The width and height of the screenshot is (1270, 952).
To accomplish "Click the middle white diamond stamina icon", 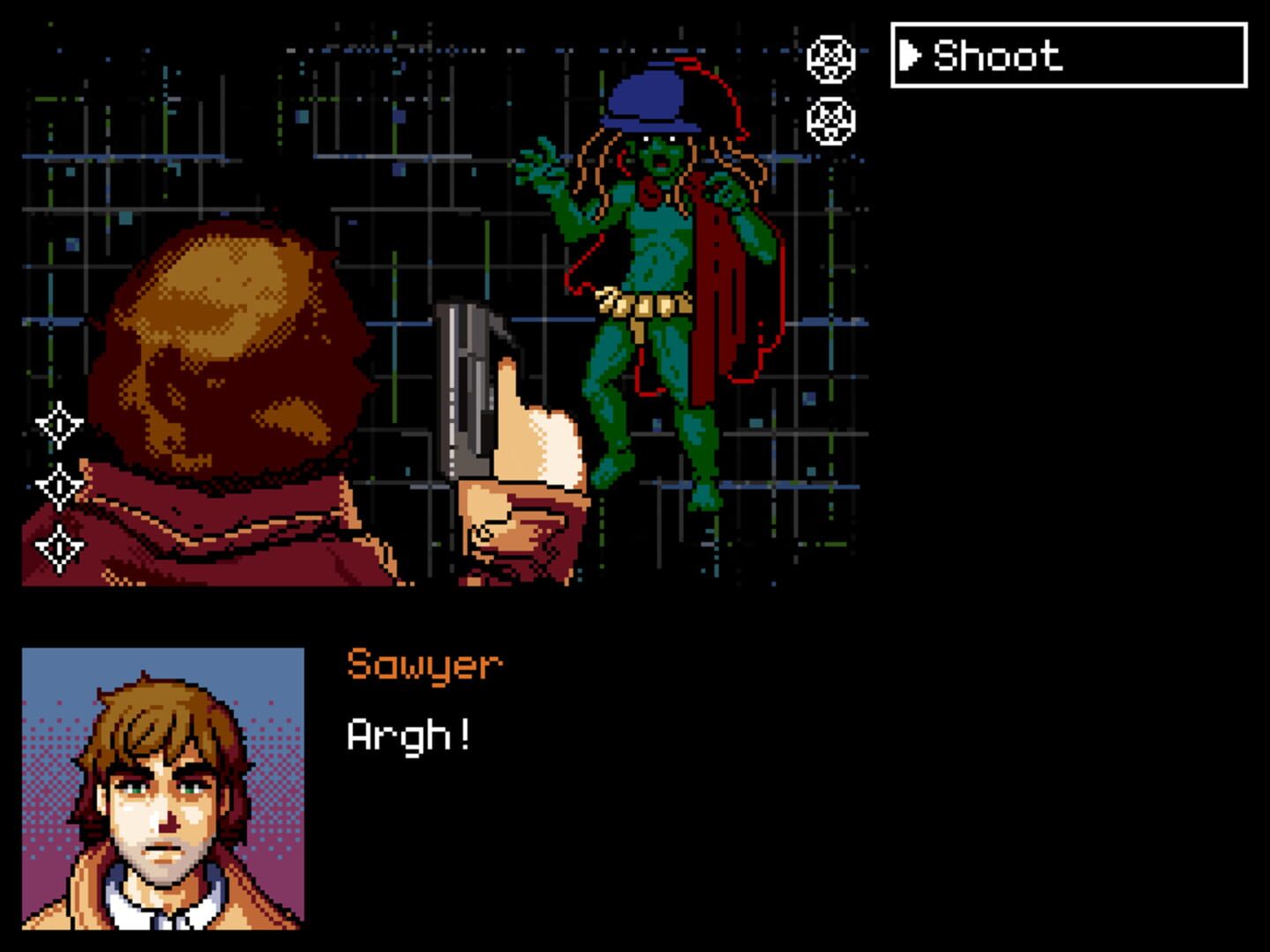I will click(x=58, y=483).
